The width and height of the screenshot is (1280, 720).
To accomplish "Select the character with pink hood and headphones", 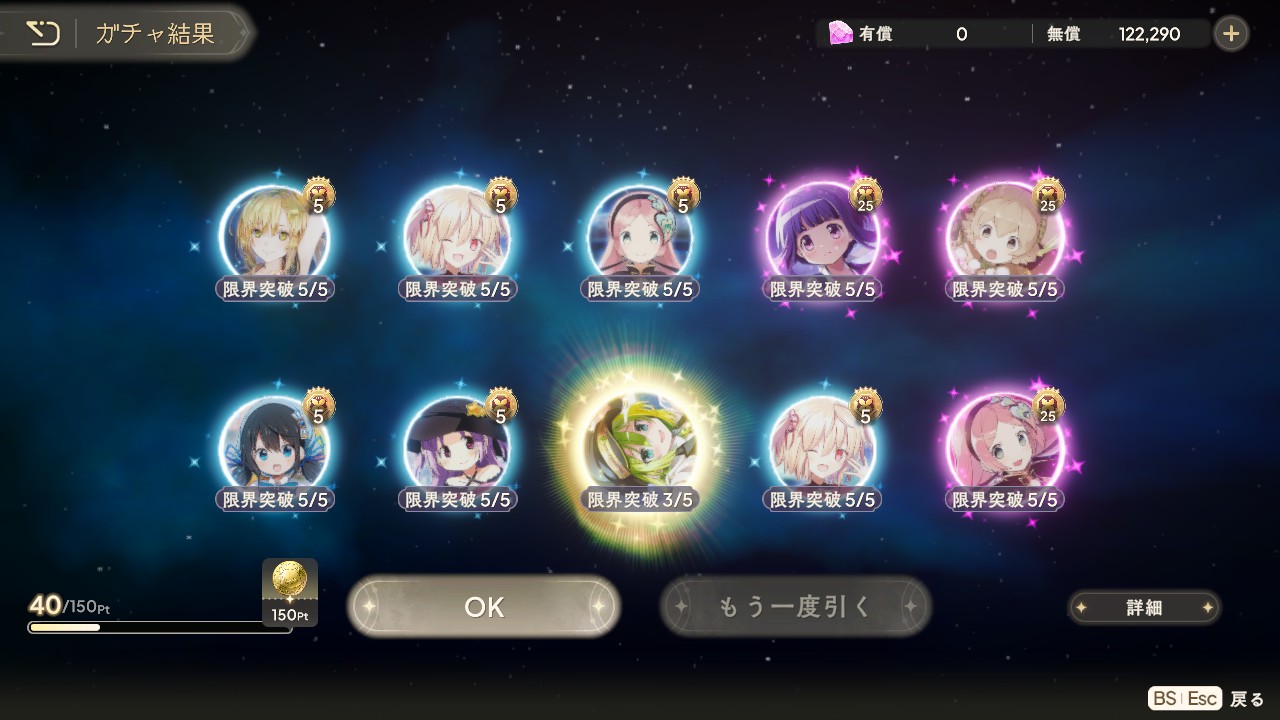I will [x=640, y=236].
